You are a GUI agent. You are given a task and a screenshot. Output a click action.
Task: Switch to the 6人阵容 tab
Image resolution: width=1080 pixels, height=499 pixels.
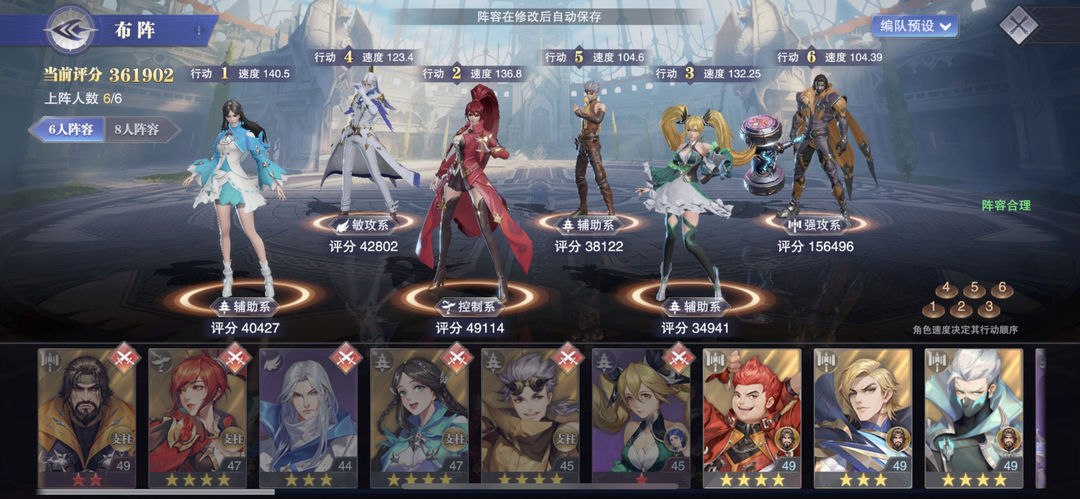tap(68, 129)
